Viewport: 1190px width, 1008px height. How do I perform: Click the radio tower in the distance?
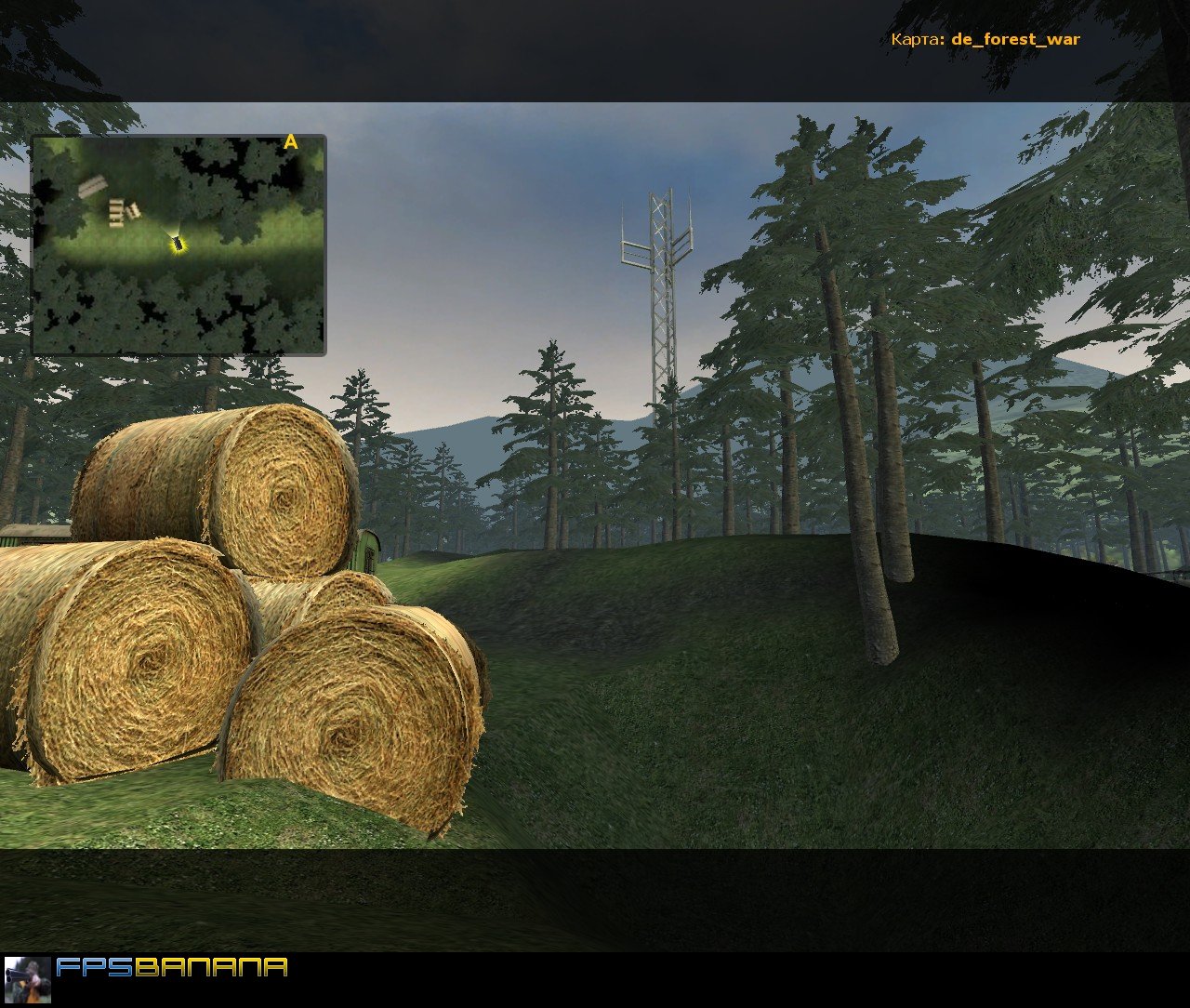click(662, 298)
